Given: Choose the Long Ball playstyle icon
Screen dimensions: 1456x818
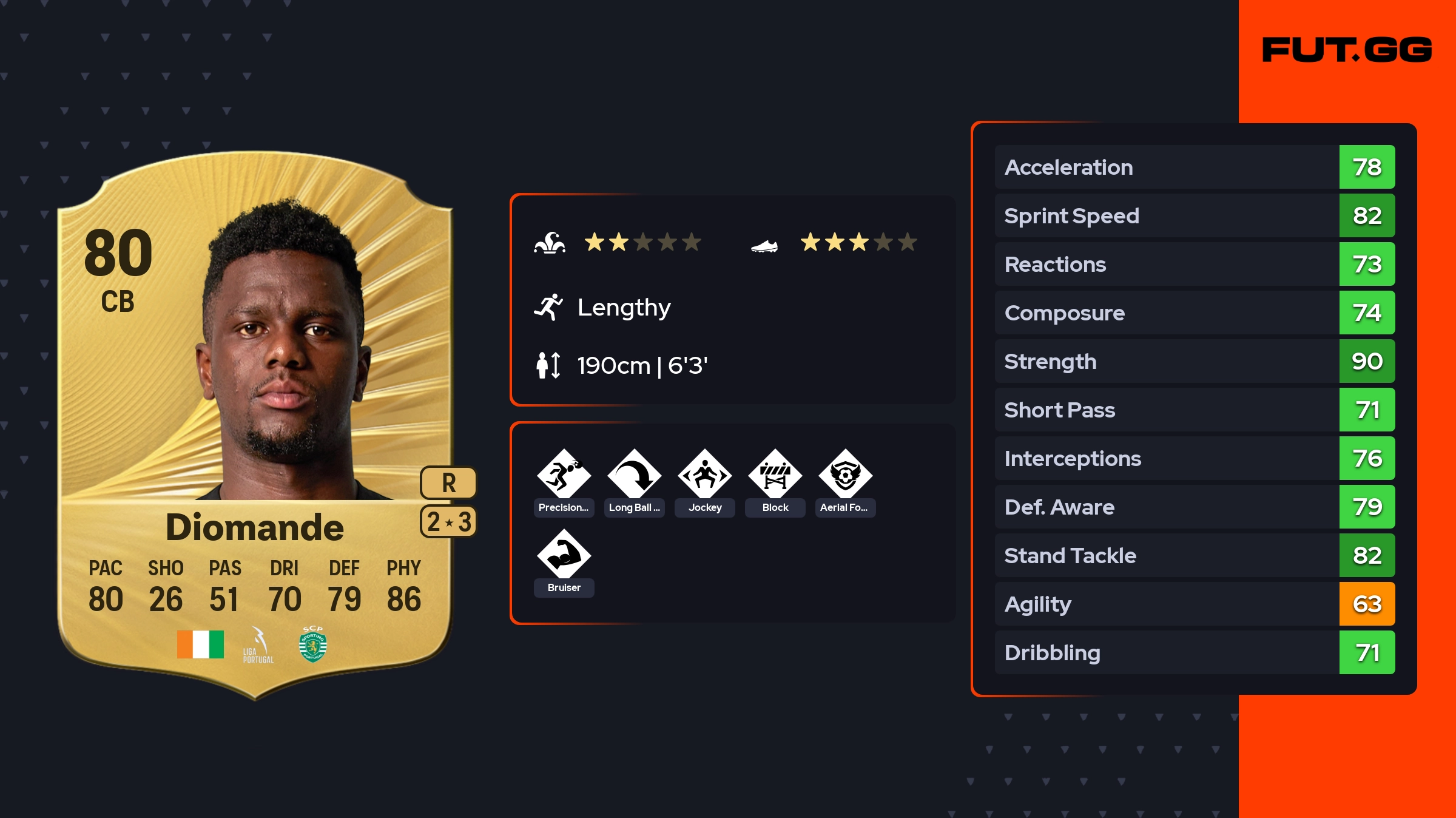Looking at the screenshot, I should [x=634, y=475].
